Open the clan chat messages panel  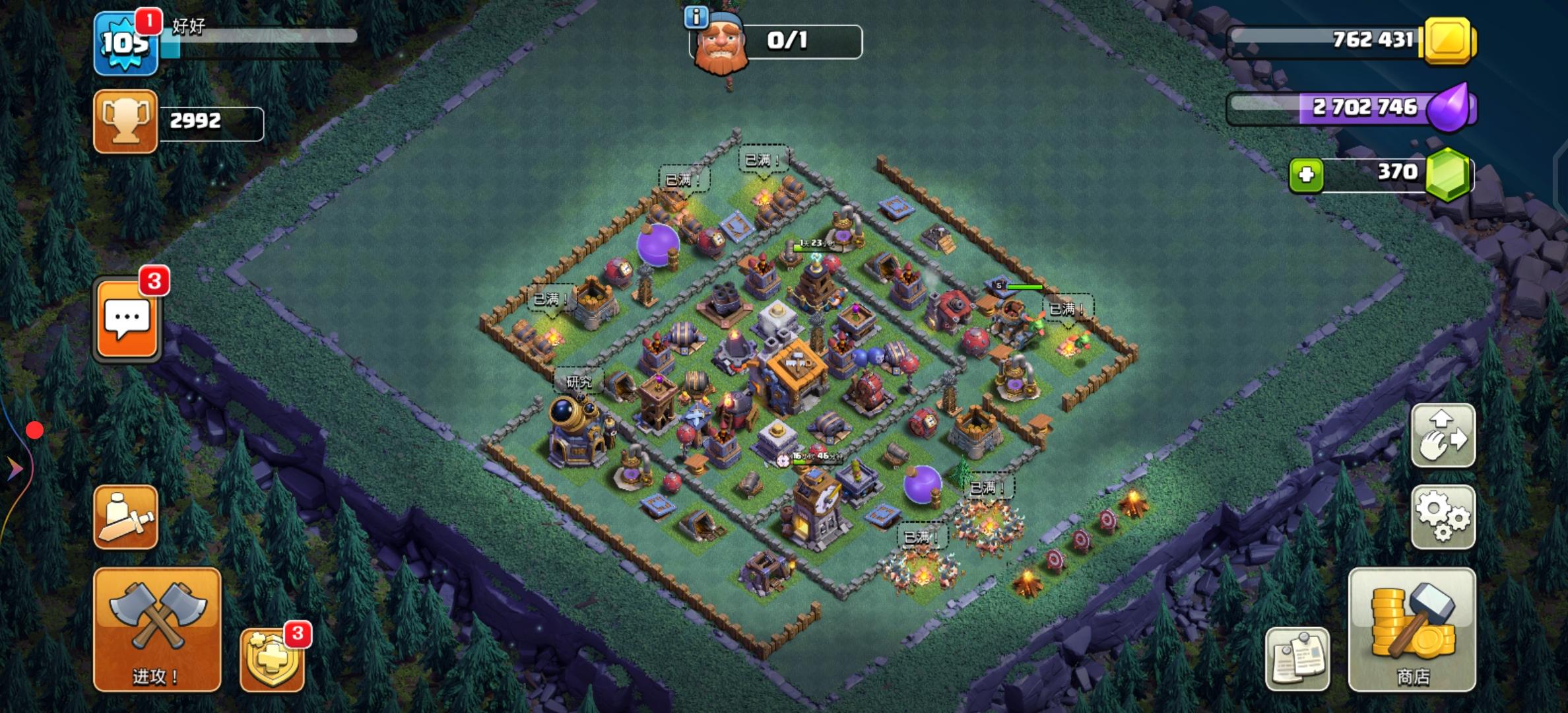(126, 319)
